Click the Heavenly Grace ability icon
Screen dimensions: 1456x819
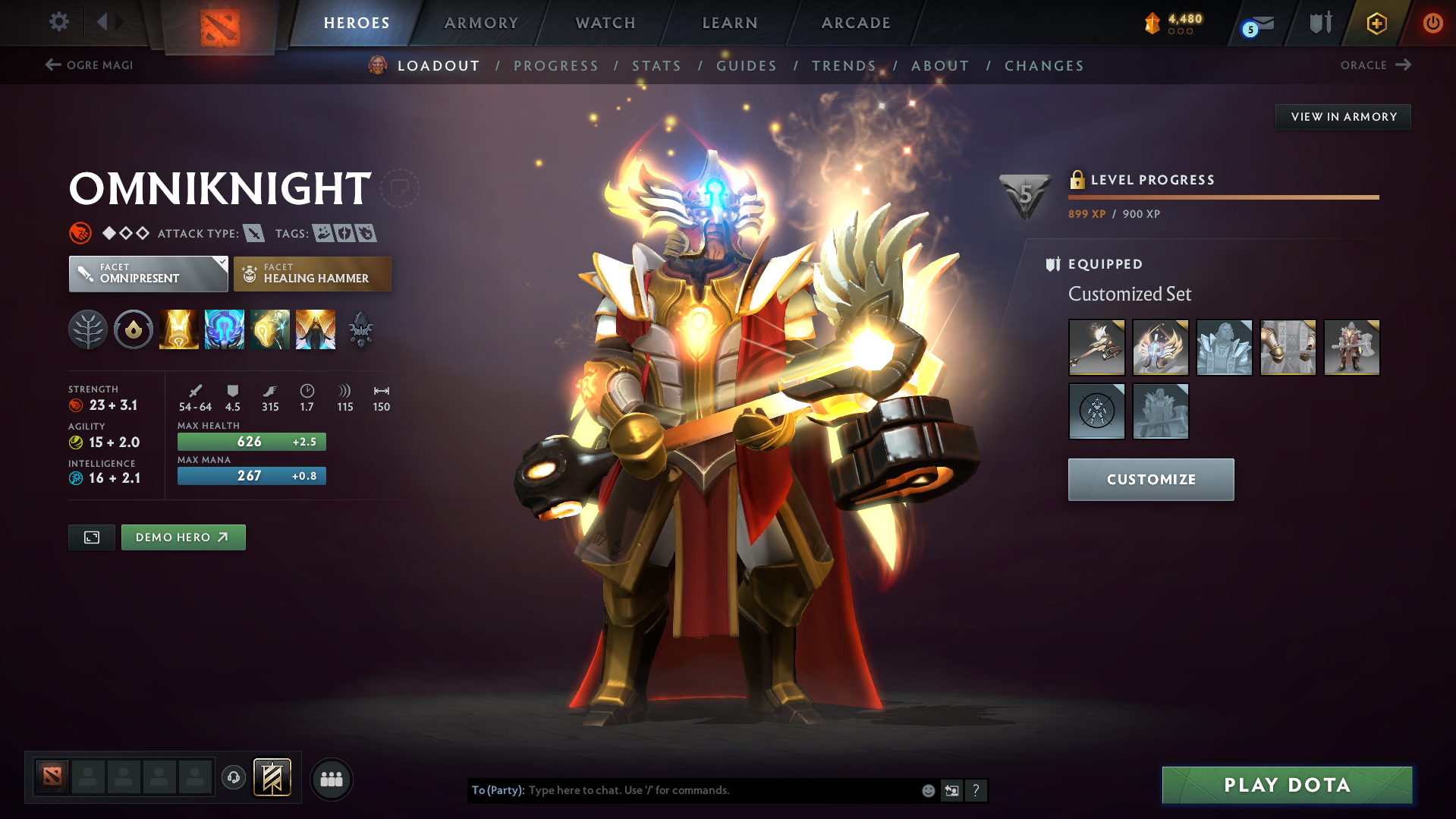[224, 329]
